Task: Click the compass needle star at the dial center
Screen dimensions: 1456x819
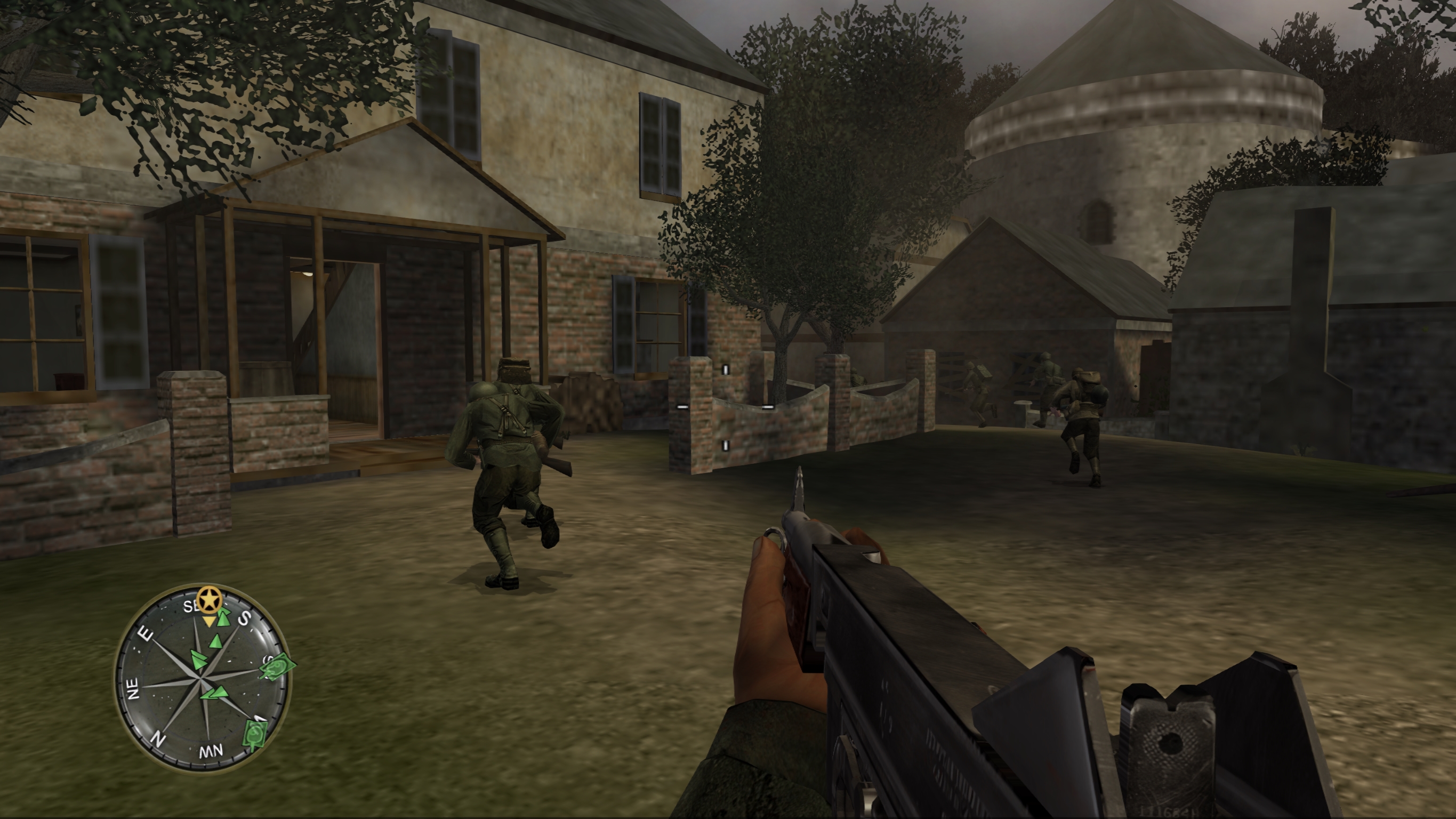Action: 200,678
